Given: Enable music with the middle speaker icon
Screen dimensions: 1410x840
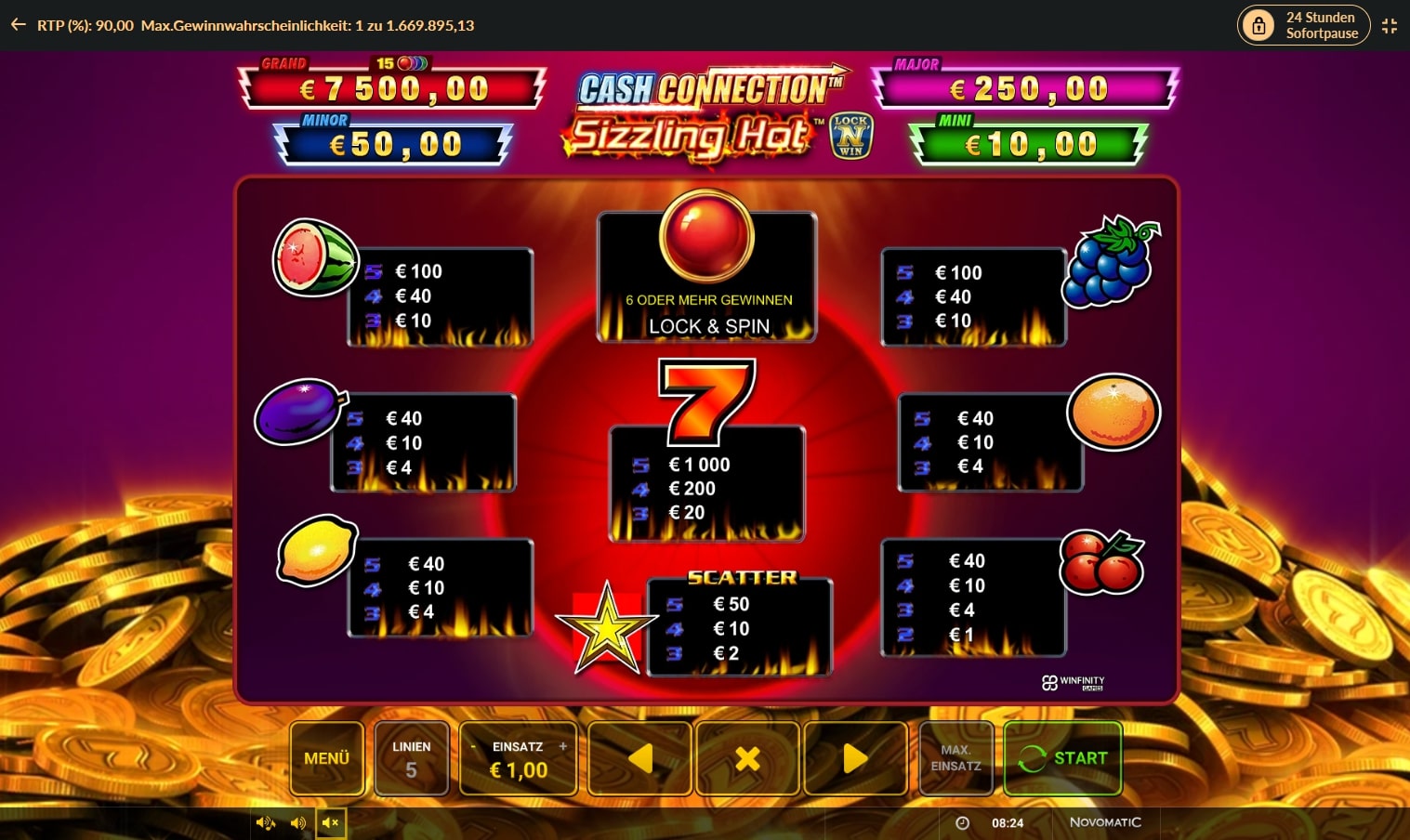Looking at the screenshot, I should click(297, 822).
